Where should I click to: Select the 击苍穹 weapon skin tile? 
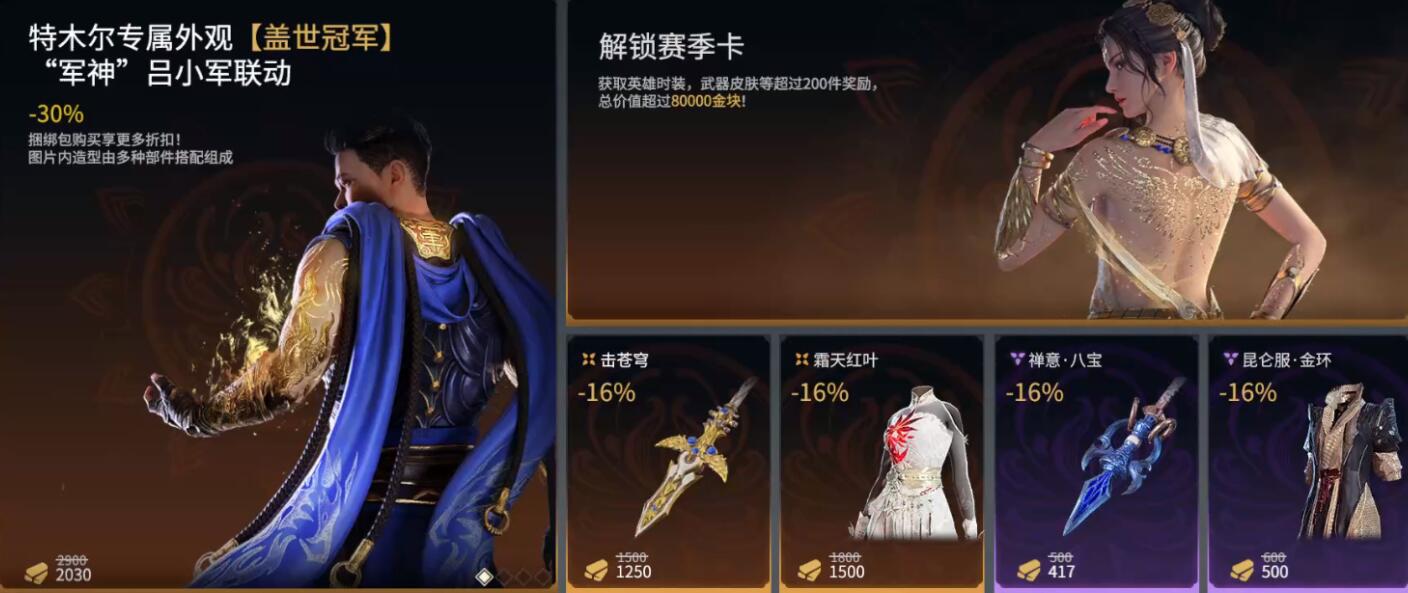[x=668, y=460]
